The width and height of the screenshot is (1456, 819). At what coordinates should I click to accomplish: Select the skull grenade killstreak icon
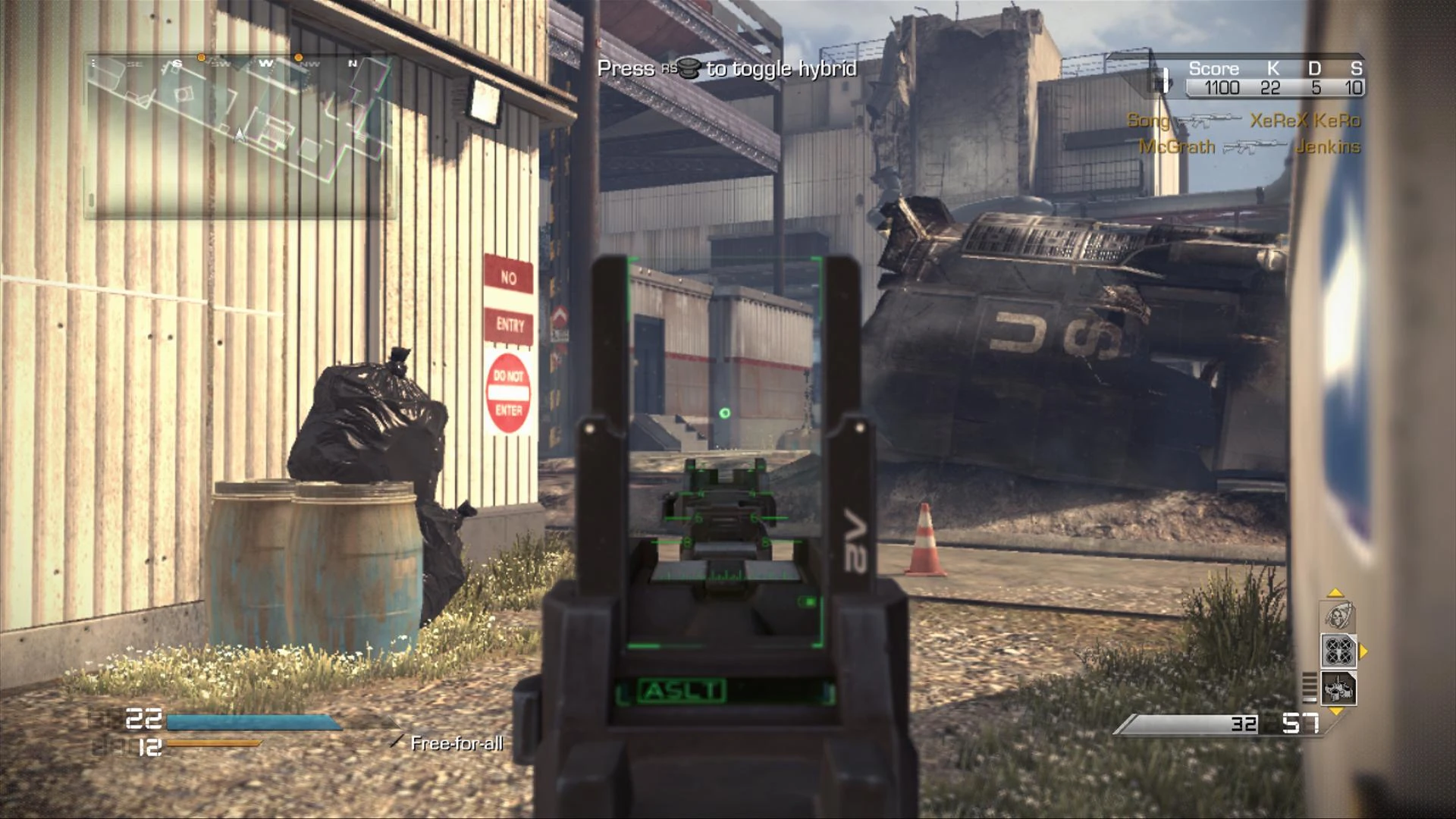[1337, 617]
